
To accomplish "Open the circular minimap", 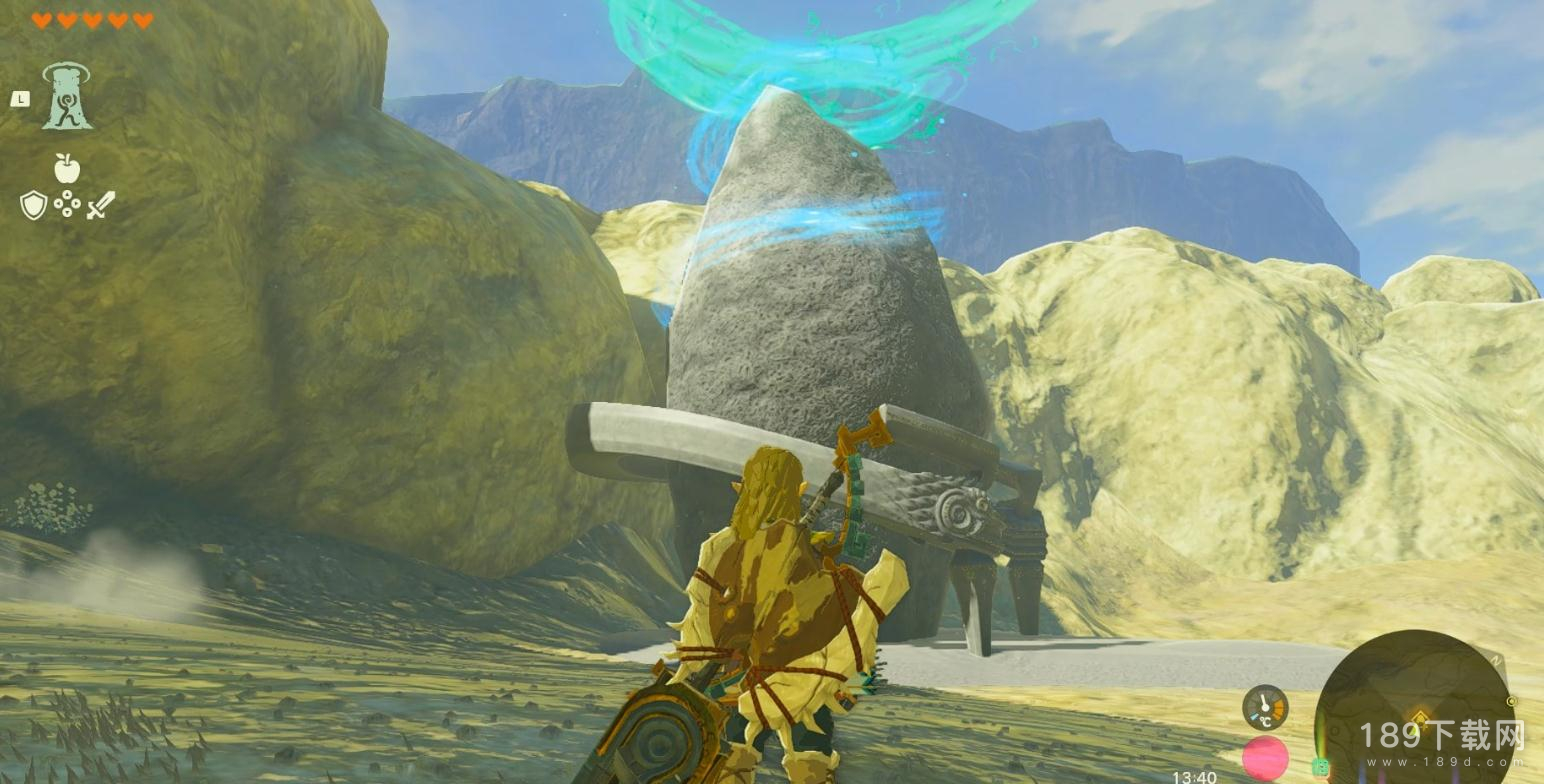I will (x=1412, y=707).
